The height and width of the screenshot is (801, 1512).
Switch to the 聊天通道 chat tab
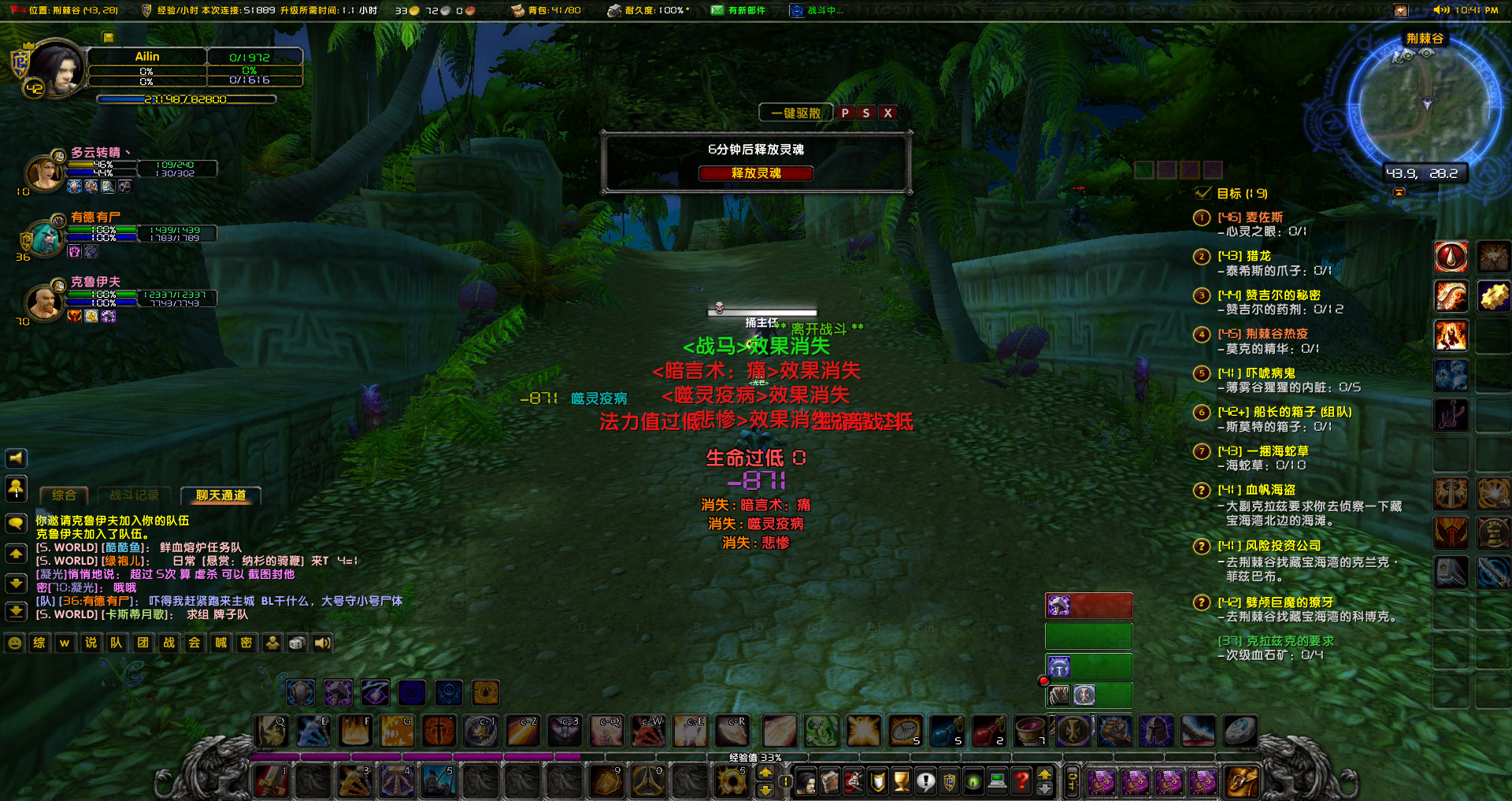[x=220, y=495]
